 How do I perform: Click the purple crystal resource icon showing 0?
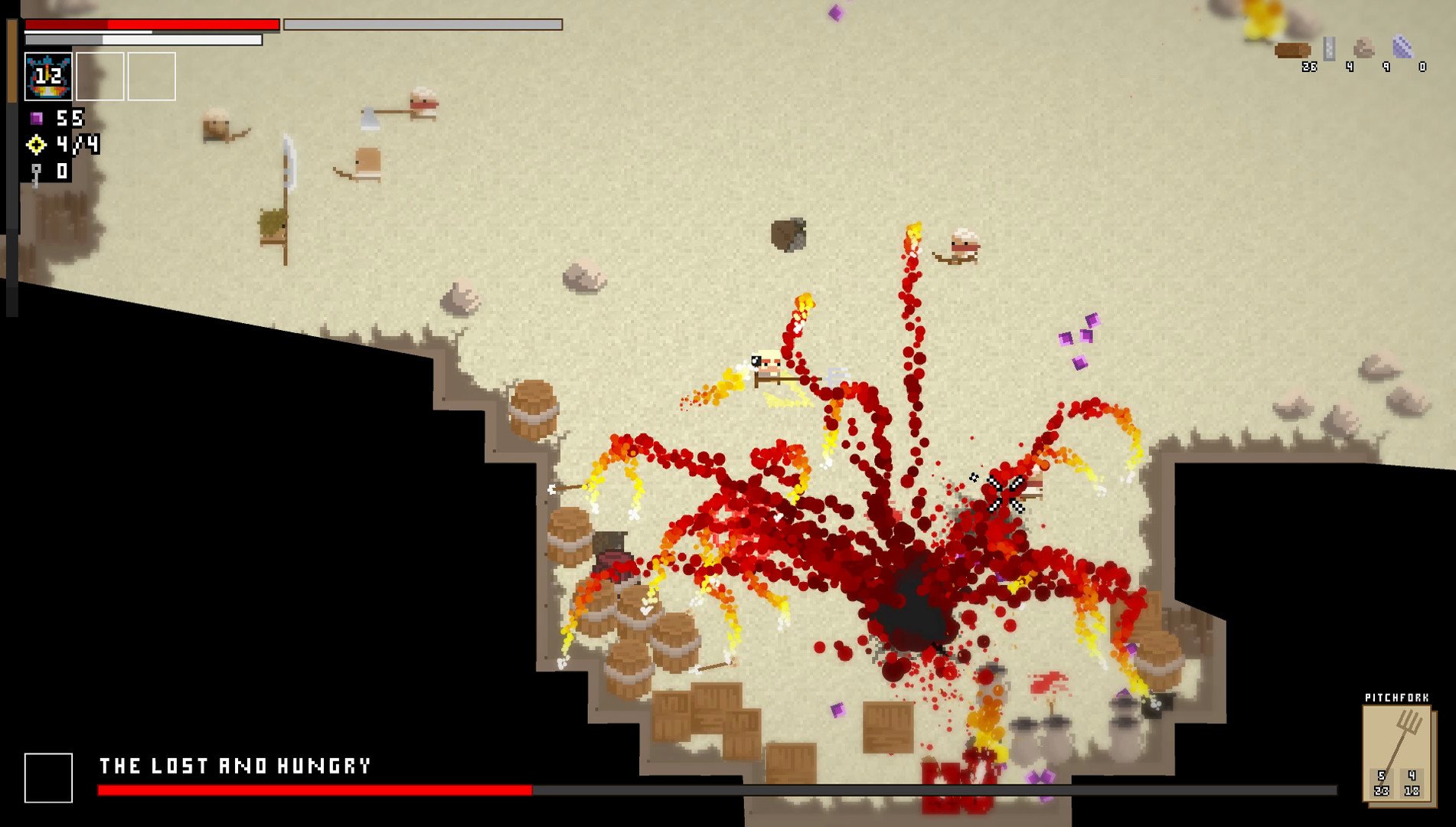1402,47
